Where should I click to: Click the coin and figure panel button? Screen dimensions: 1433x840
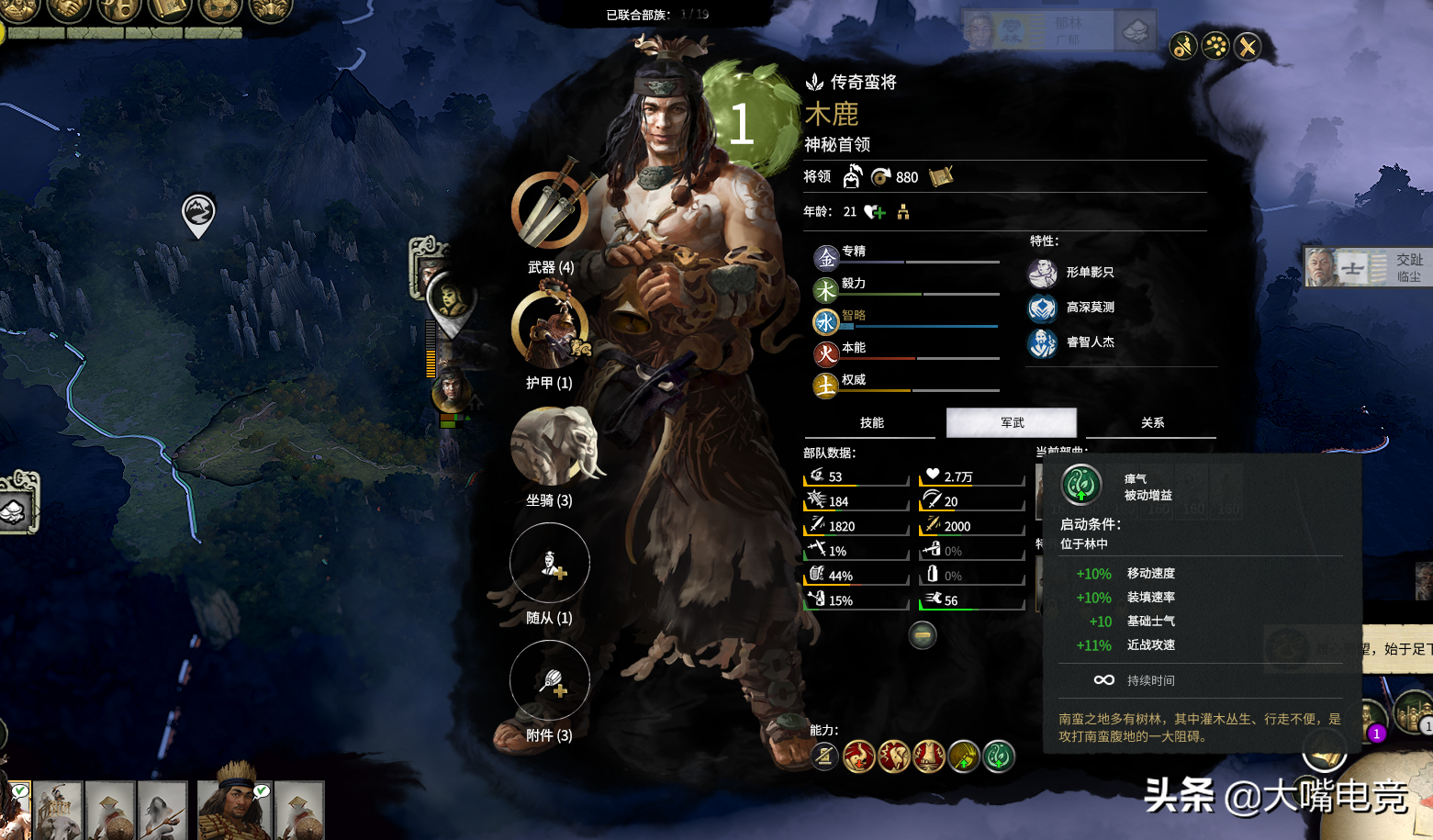(x=1183, y=47)
